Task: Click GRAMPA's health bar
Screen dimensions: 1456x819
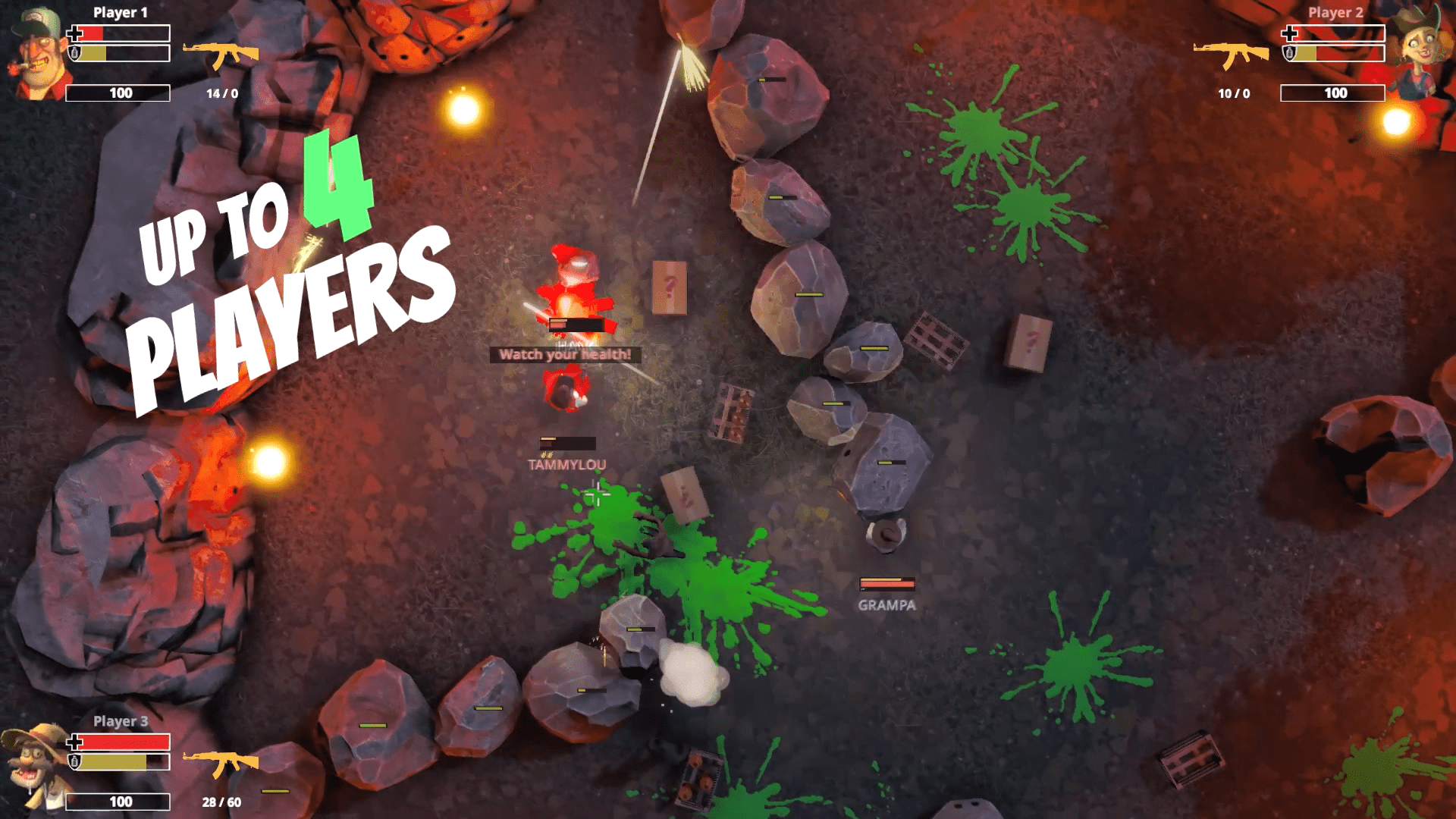Action: click(886, 585)
